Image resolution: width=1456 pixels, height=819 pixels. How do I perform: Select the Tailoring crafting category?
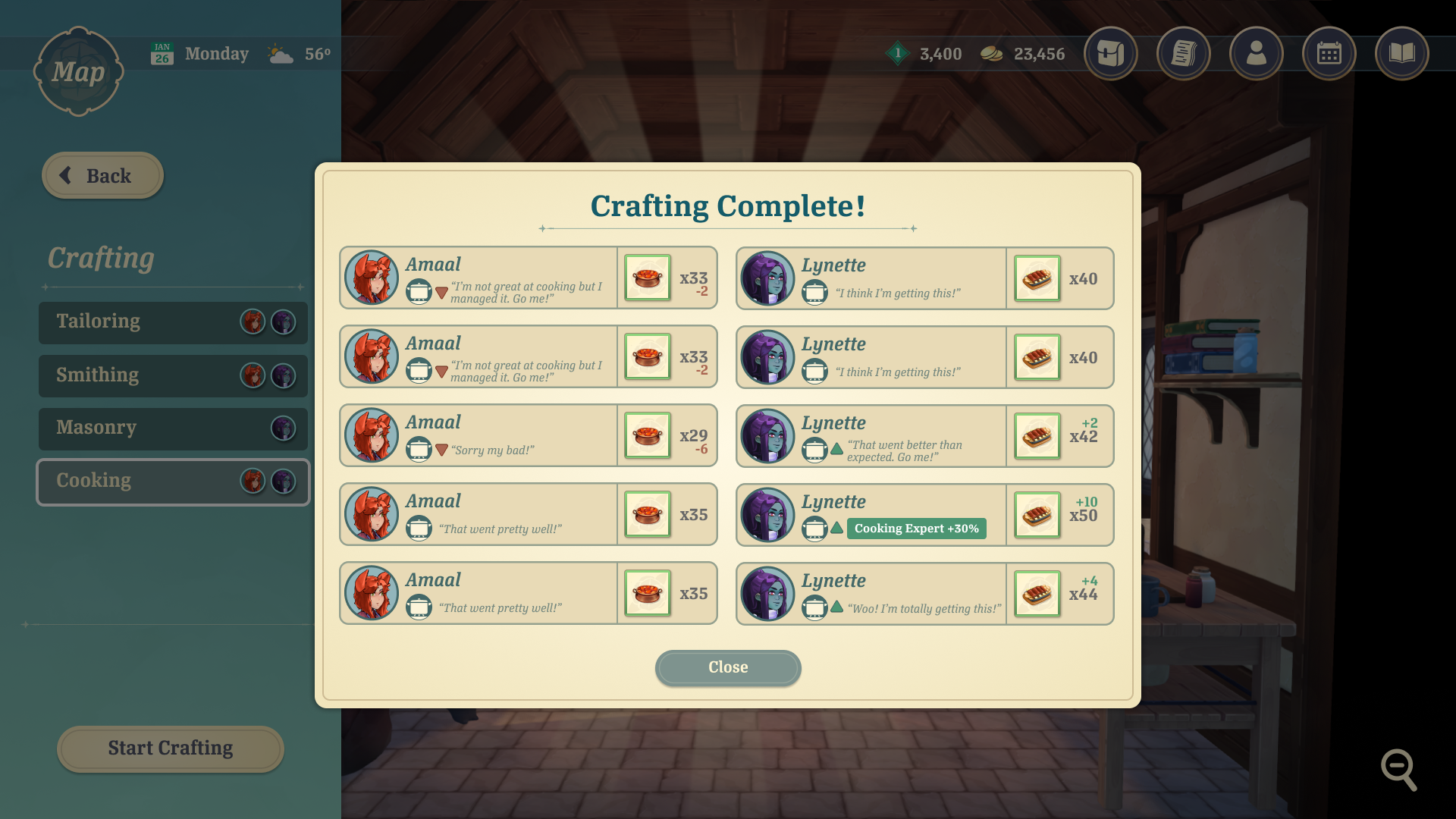click(173, 322)
